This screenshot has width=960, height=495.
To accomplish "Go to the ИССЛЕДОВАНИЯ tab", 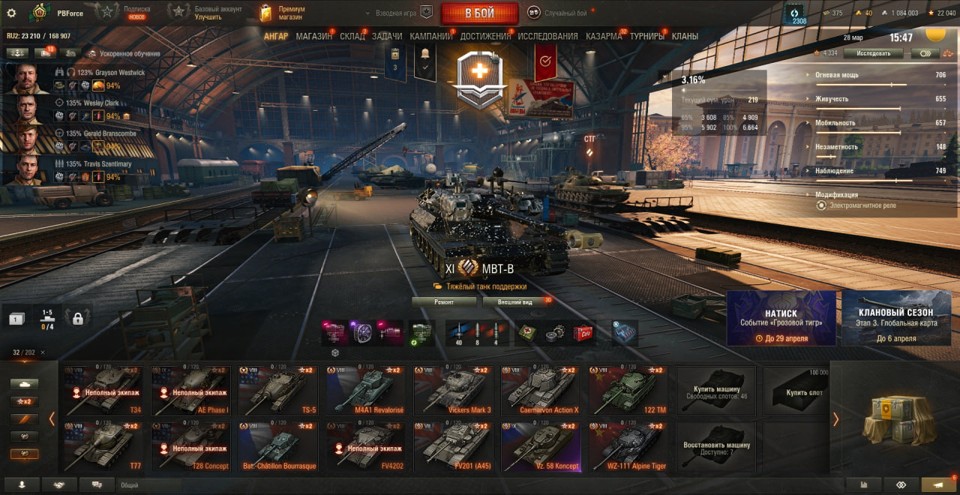I will coord(547,36).
